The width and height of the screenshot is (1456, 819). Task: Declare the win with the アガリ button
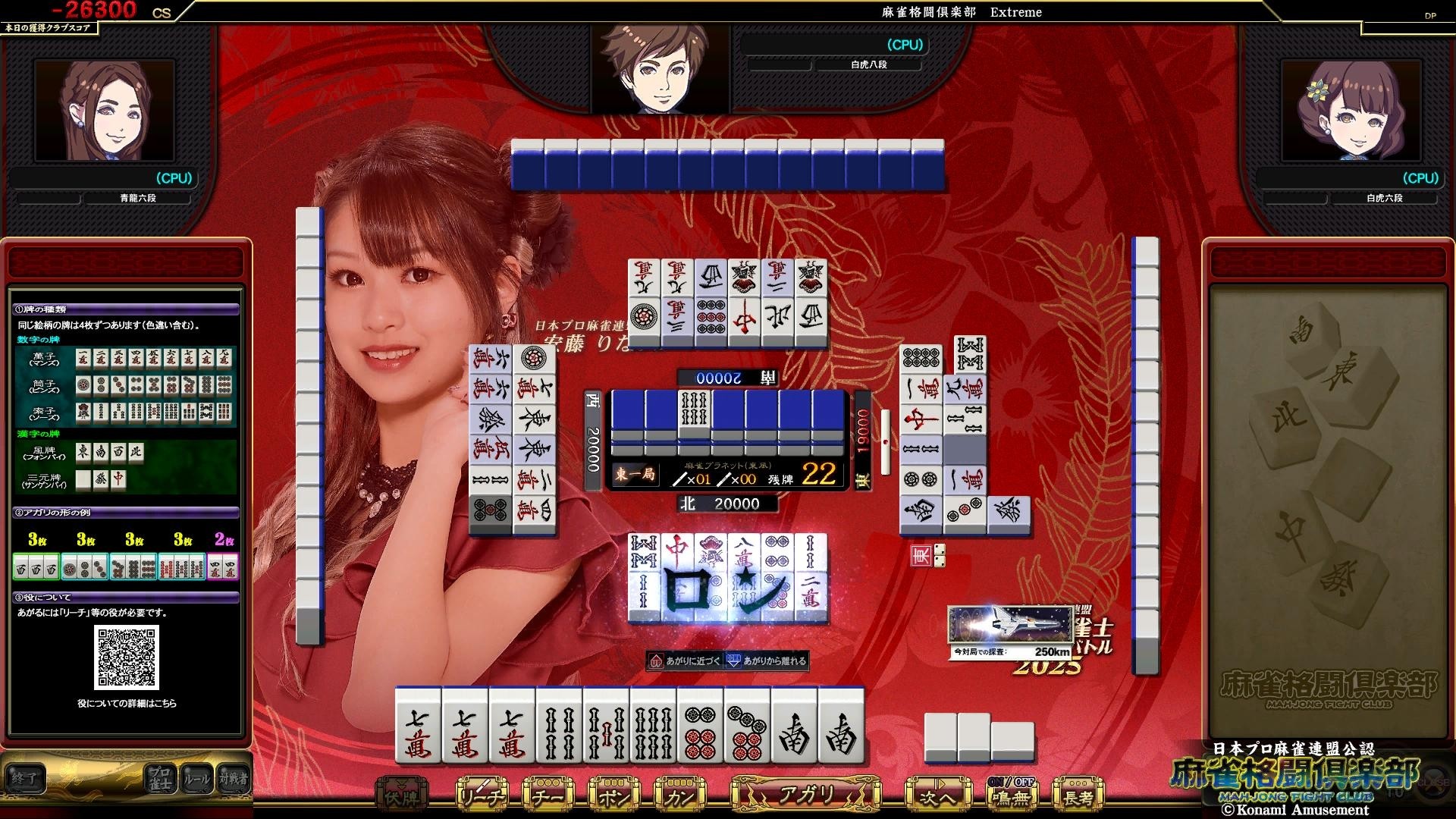pyautogui.click(x=805, y=795)
